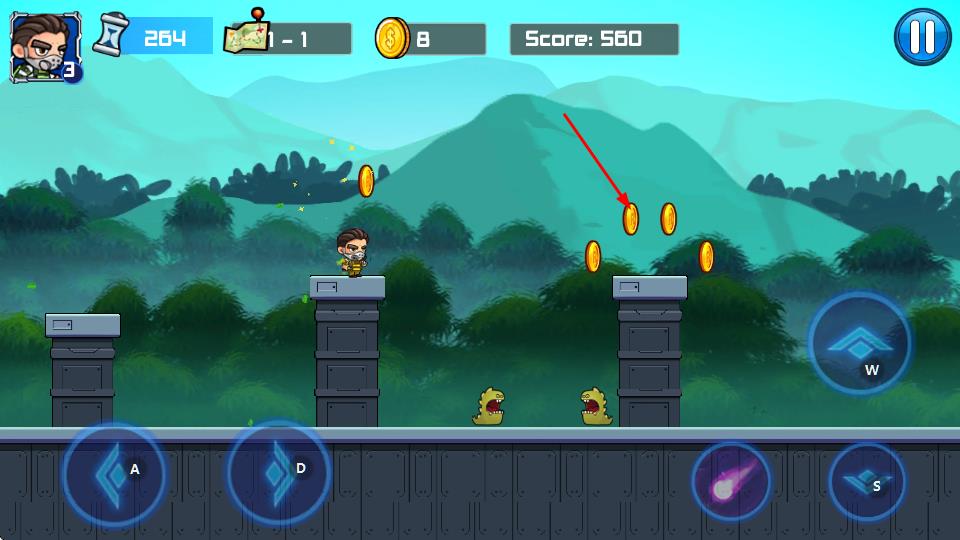Tap the move-right D button
Viewport: 960px width, 540px height.
tap(278, 472)
